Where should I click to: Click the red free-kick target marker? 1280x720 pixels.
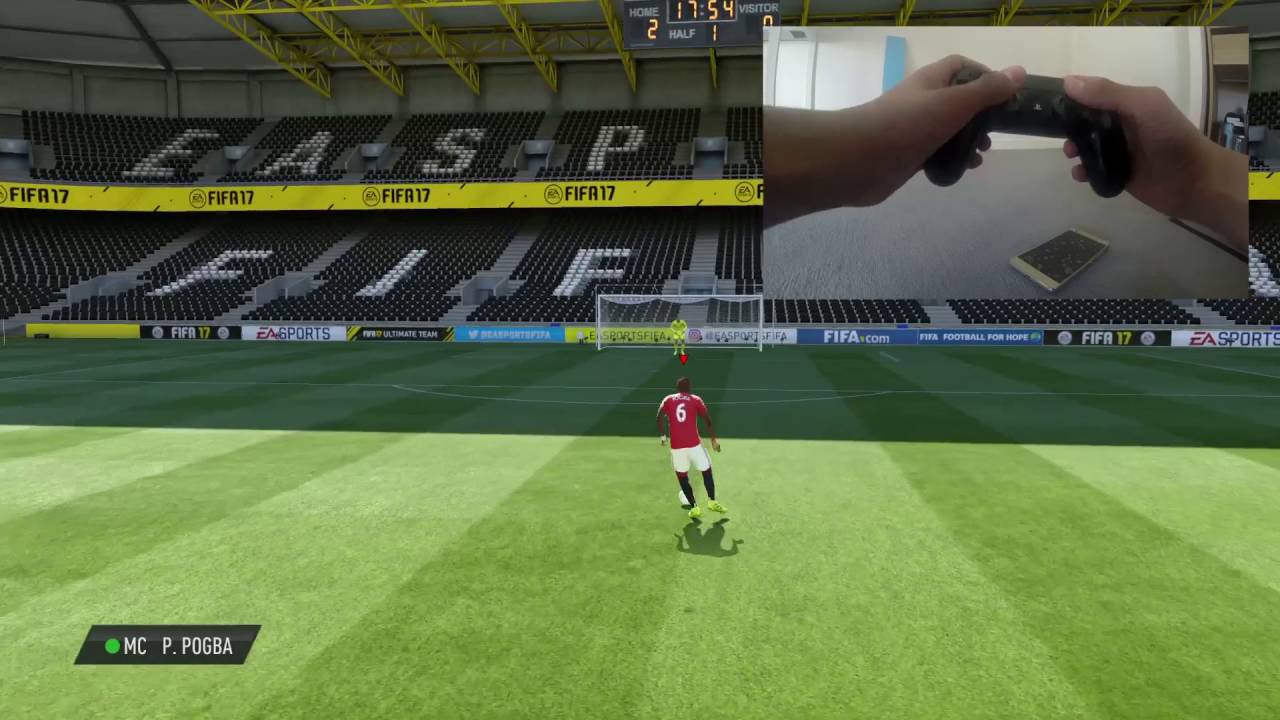tap(684, 358)
